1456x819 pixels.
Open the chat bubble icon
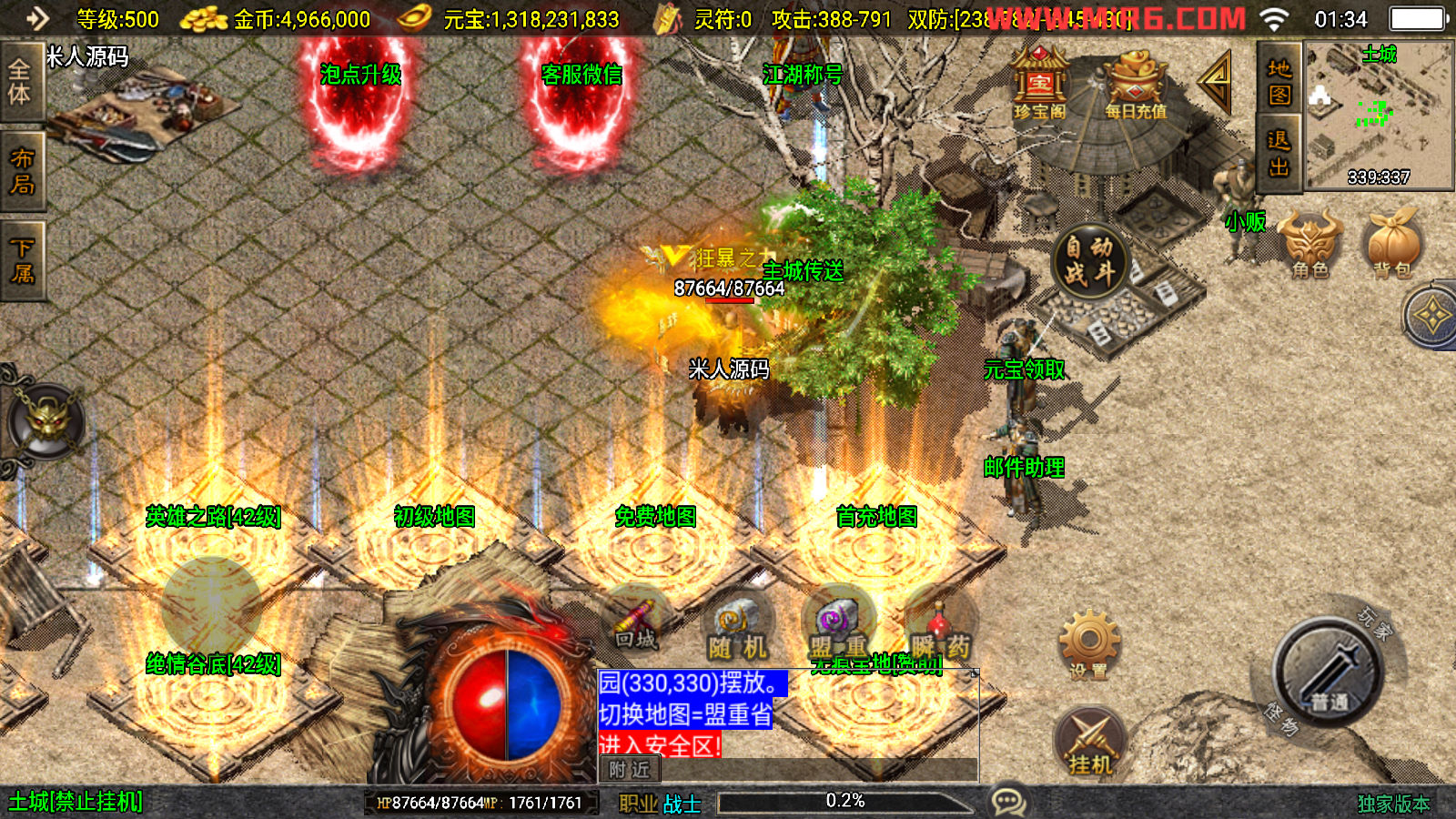pyautogui.click(x=1008, y=802)
